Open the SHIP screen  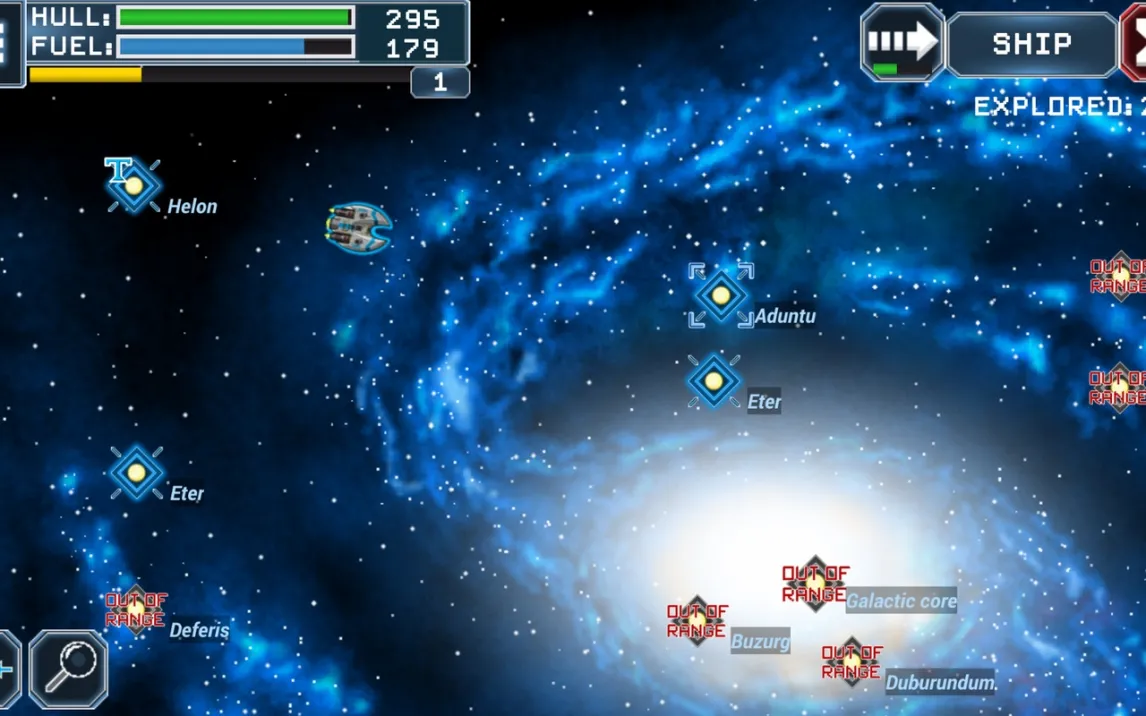1031,43
